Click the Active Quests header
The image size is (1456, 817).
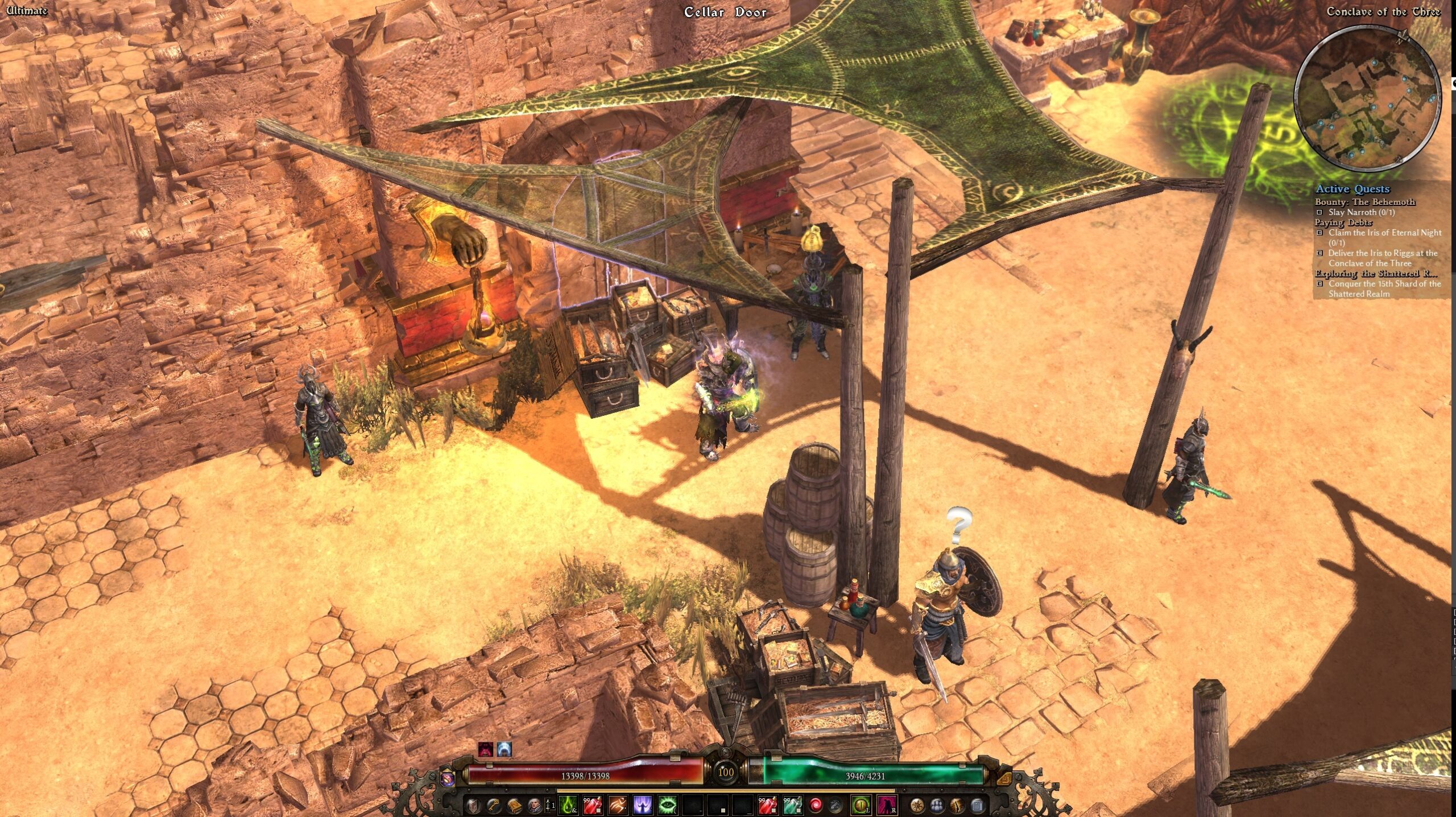[x=1352, y=188]
